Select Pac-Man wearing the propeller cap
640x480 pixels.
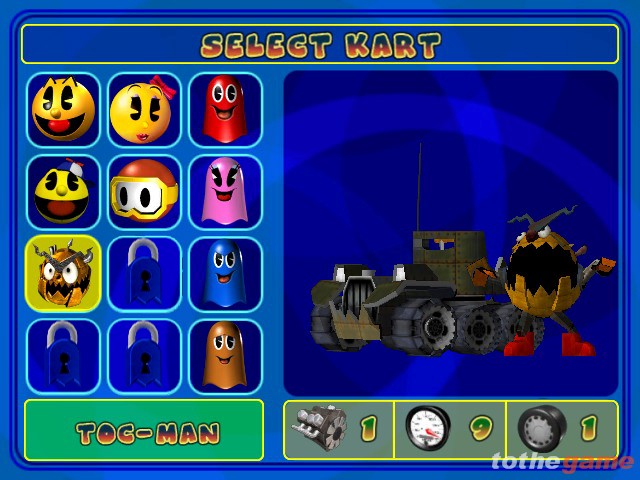[63, 191]
